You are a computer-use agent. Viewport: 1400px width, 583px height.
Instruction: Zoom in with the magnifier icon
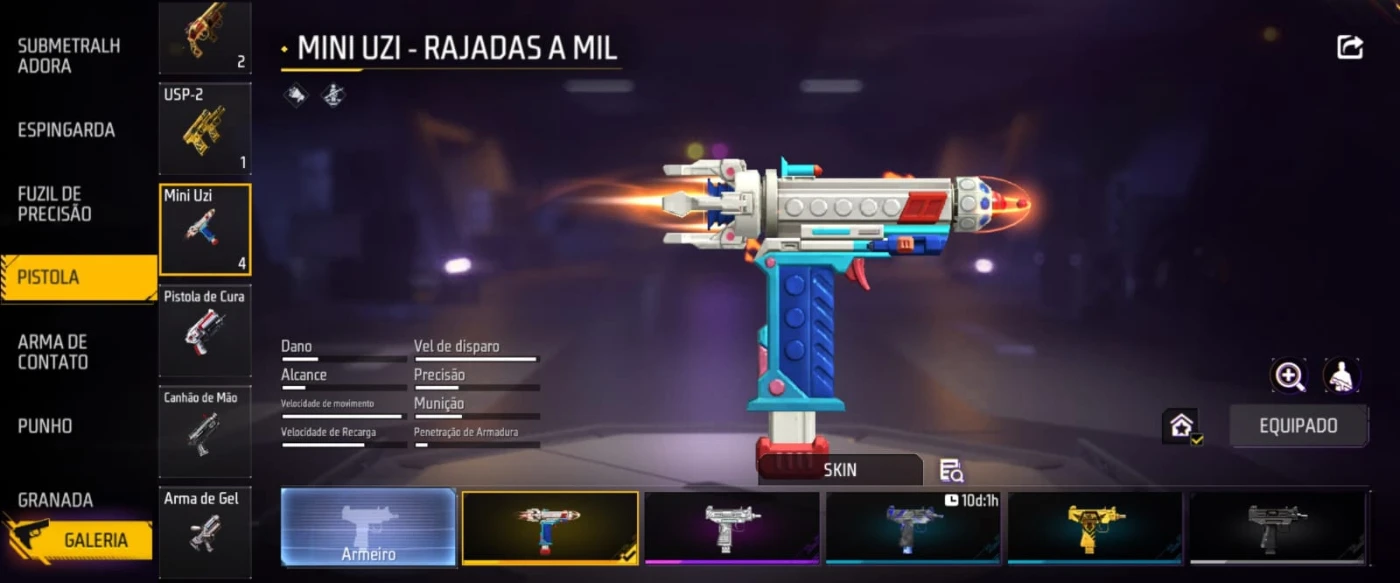coord(1289,376)
